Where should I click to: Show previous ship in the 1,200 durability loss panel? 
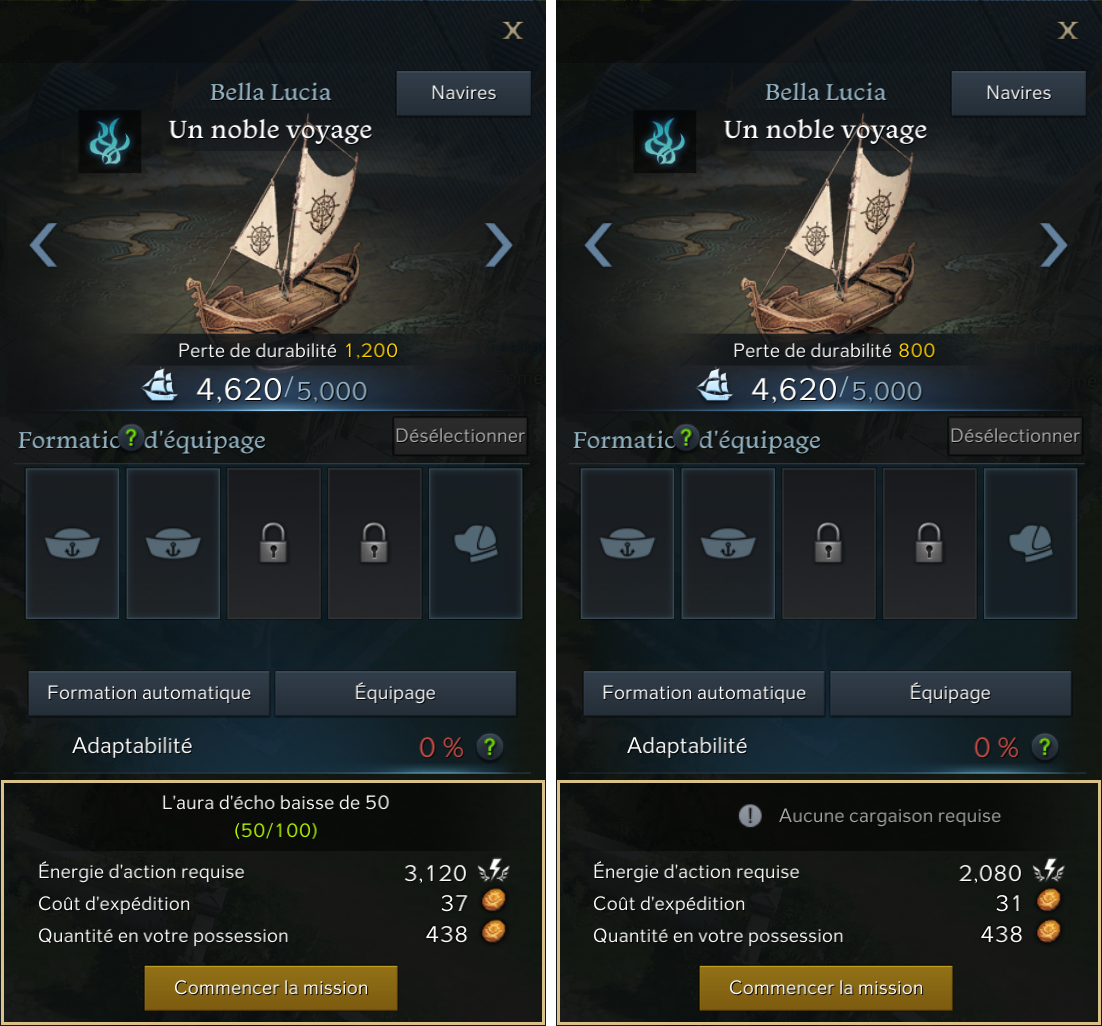pyautogui.click(x=43, y=245)
